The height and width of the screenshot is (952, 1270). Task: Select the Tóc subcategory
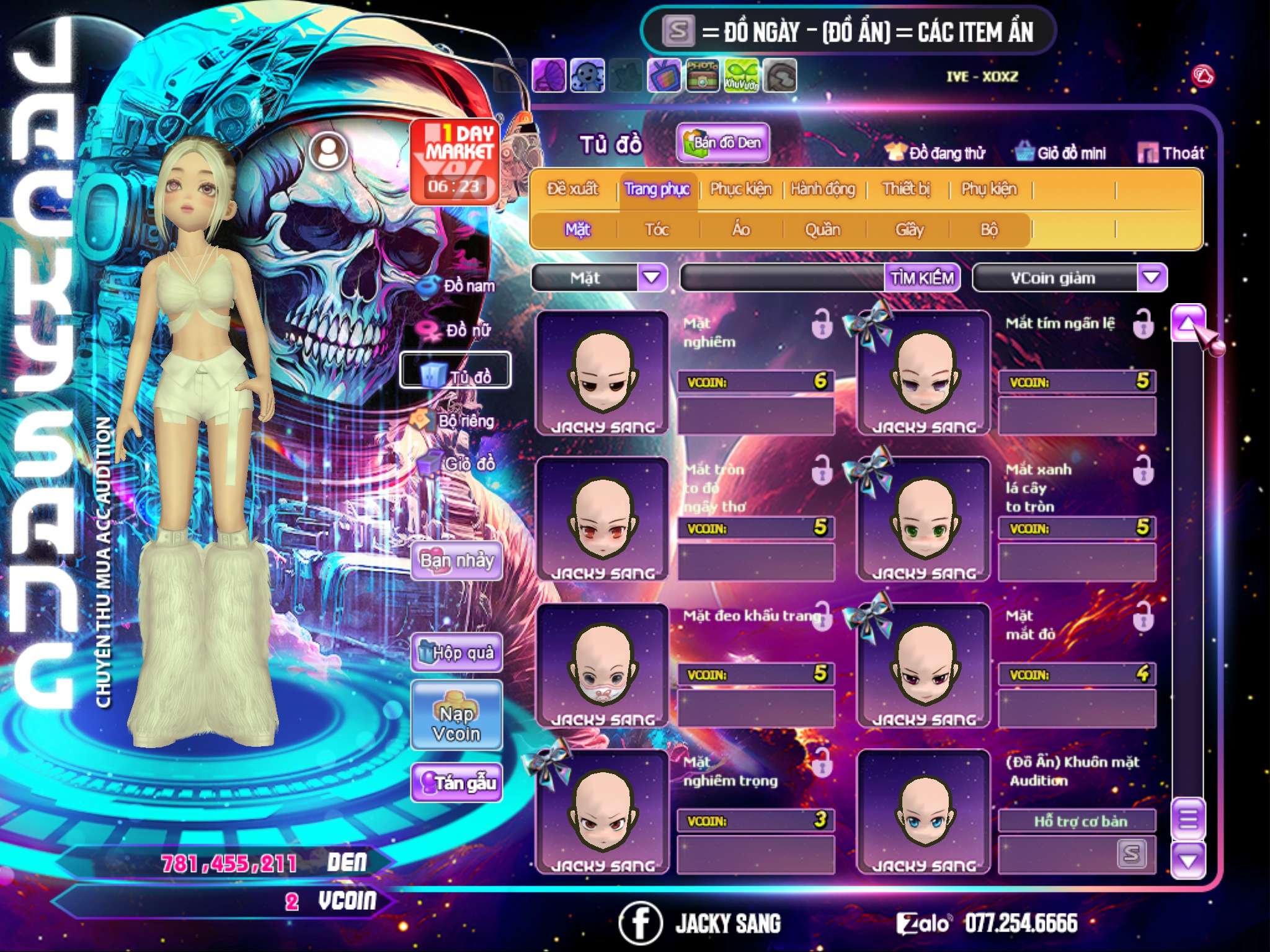[657, 230]
